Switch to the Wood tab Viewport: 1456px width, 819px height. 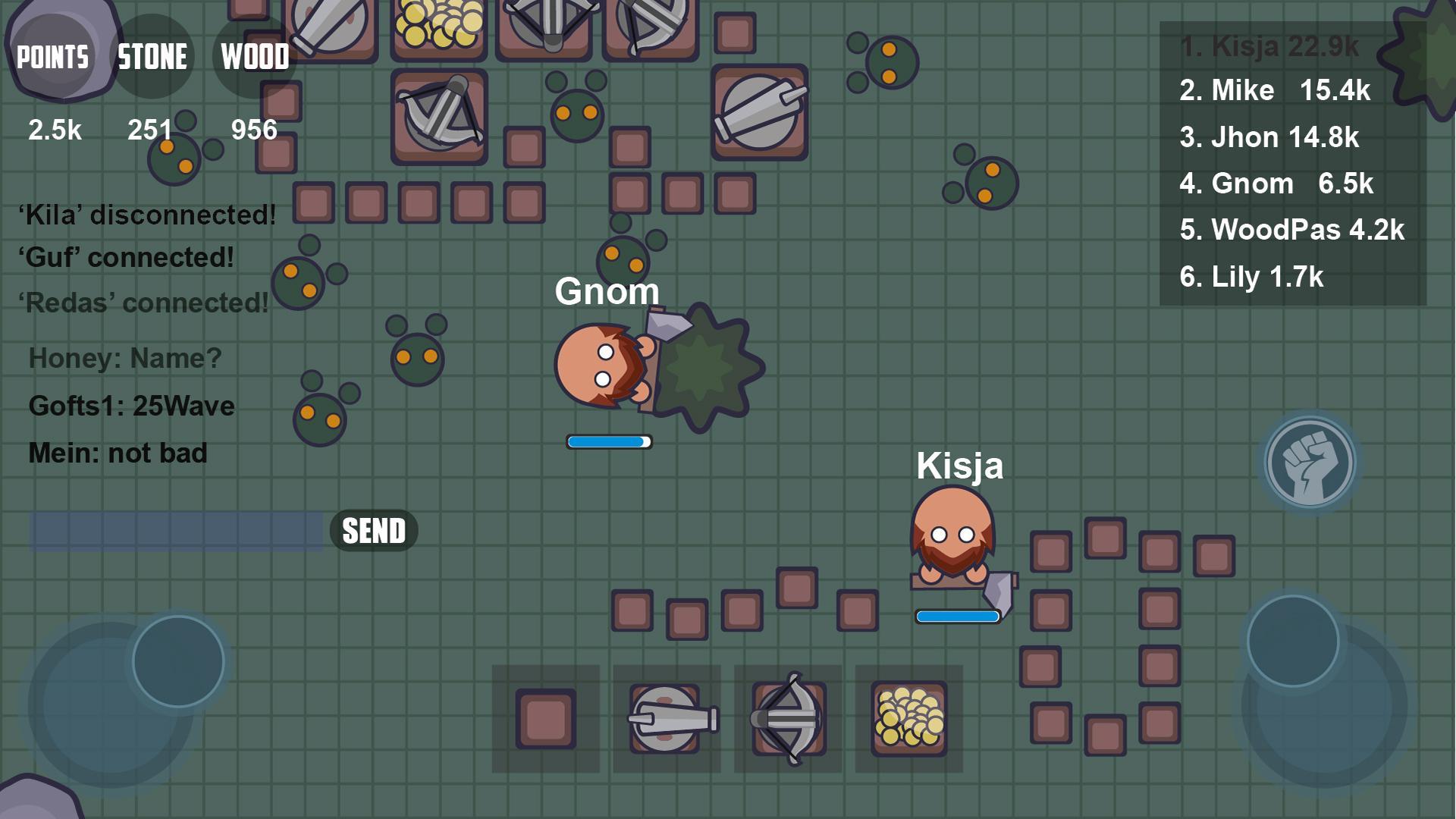point(254,55)
